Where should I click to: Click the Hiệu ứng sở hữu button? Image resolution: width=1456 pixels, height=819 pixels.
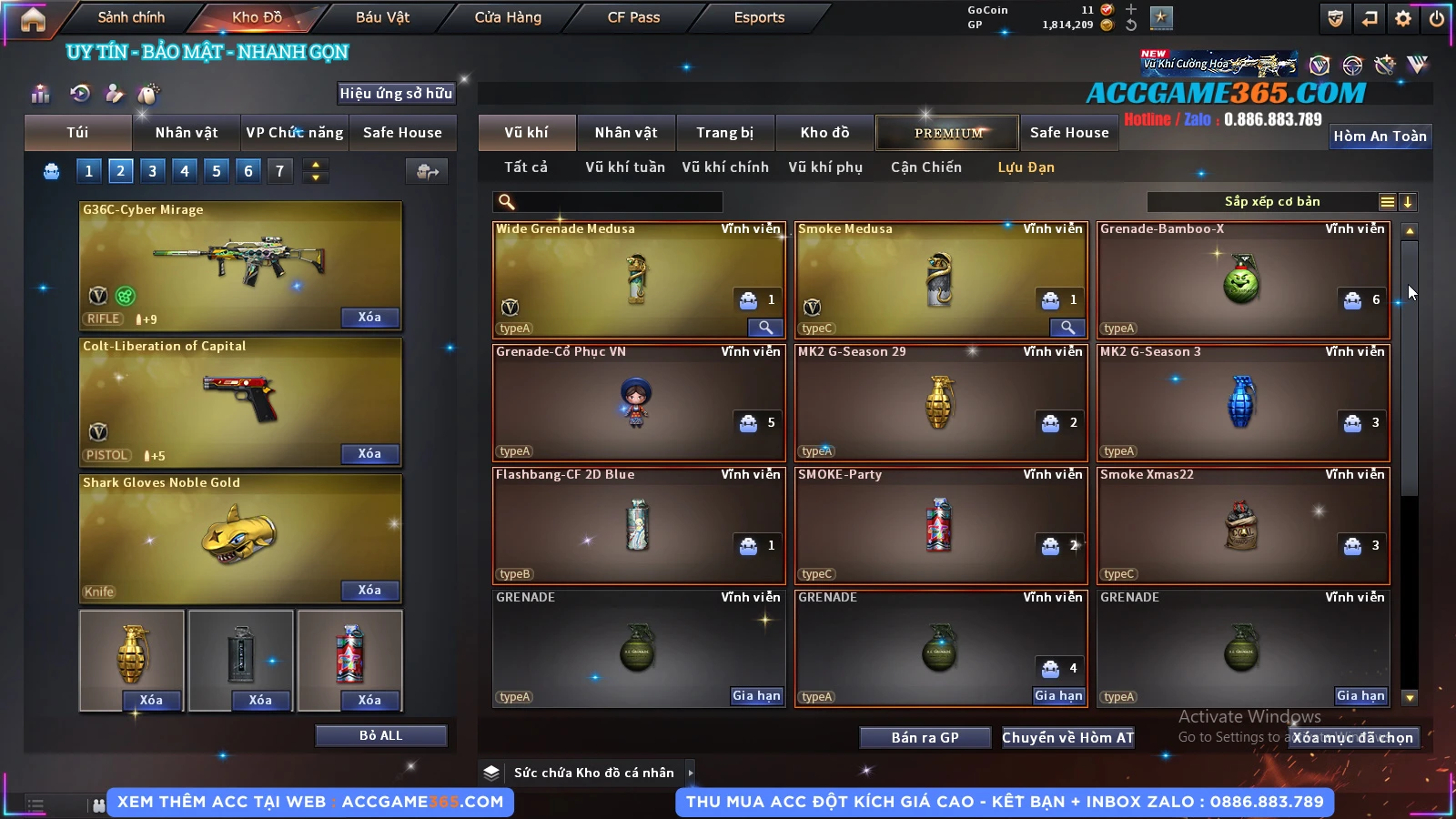395,94
